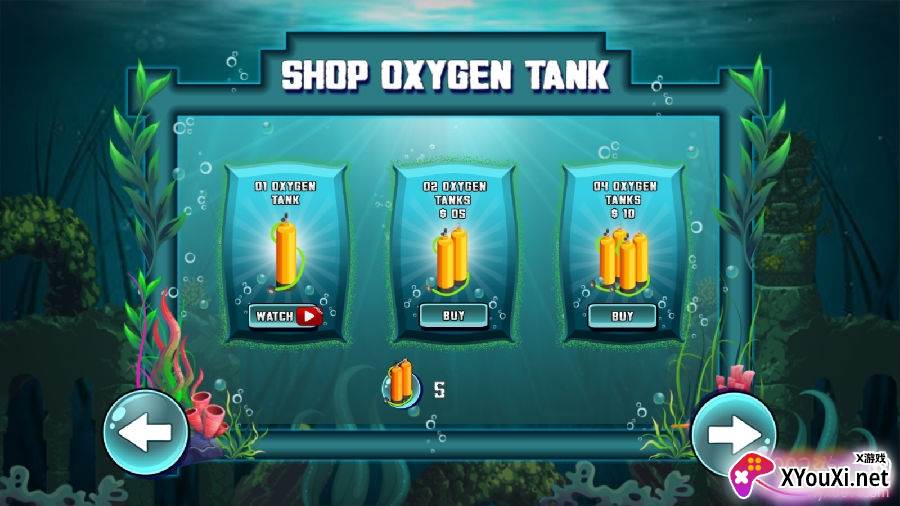The height and width of the screenshot is (506, 900).
Task: Choose the 02 Oxygen Tanks card
Action: click(x=454, y=250)
